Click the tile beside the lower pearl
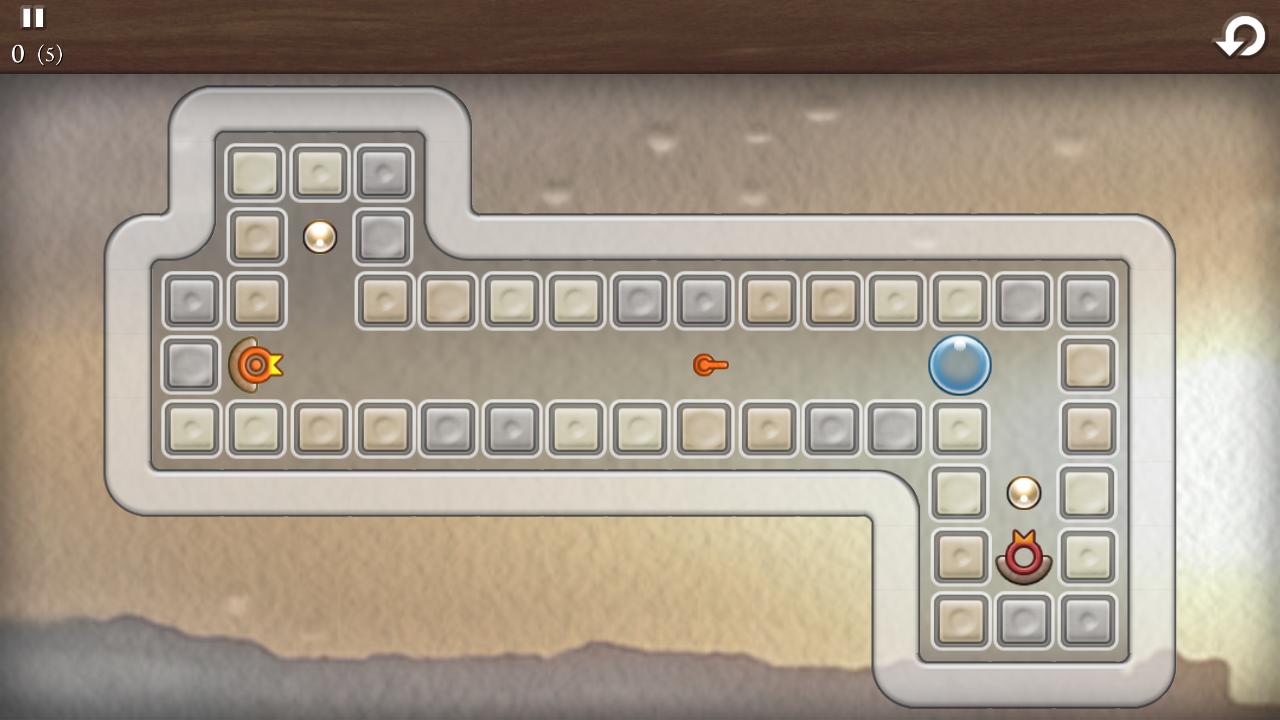The width and height of the screenshot is (1280, 720). [958, 492]
